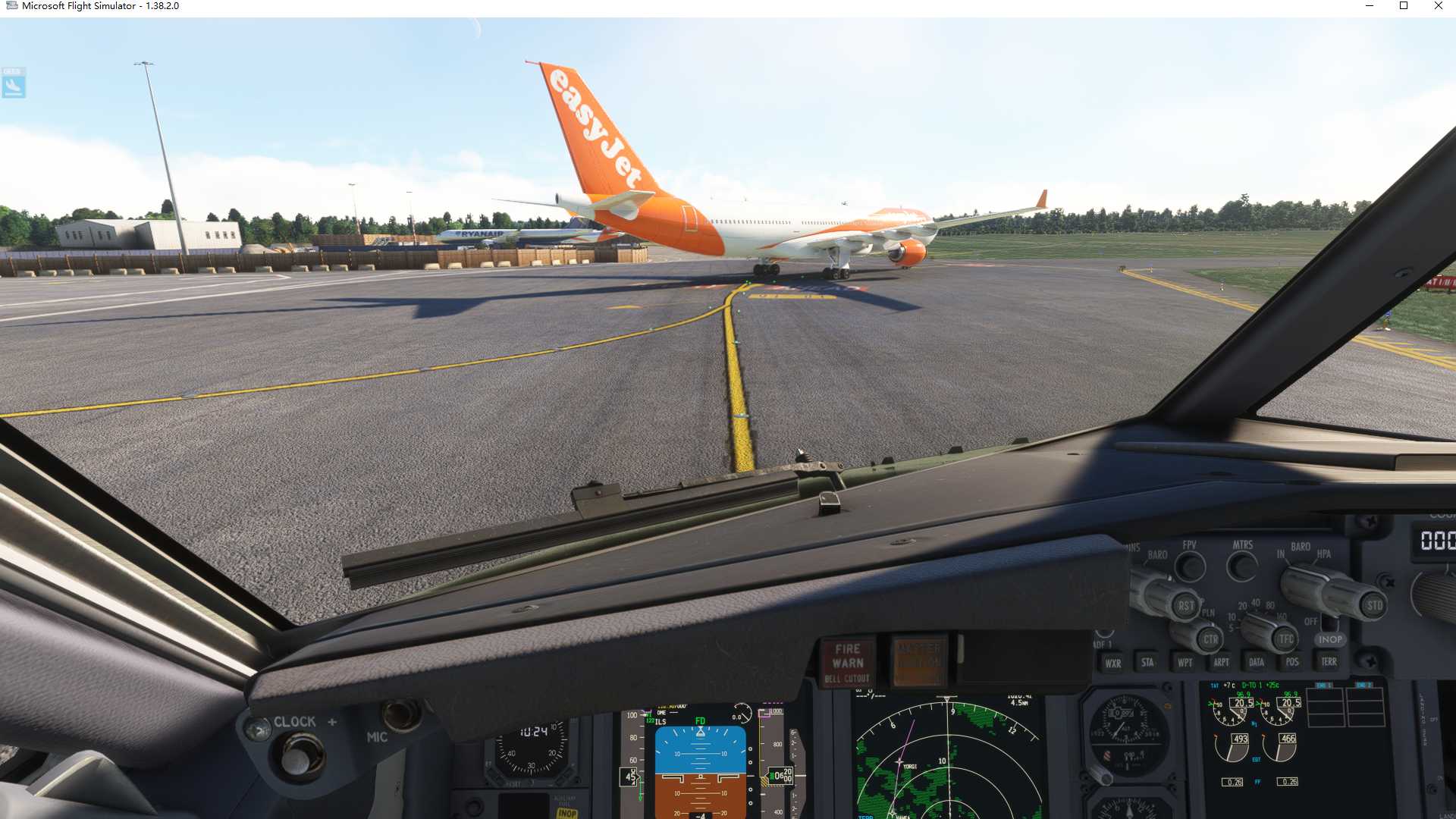
Task: Enable TERR terrain display
Action: point(1329,661)
